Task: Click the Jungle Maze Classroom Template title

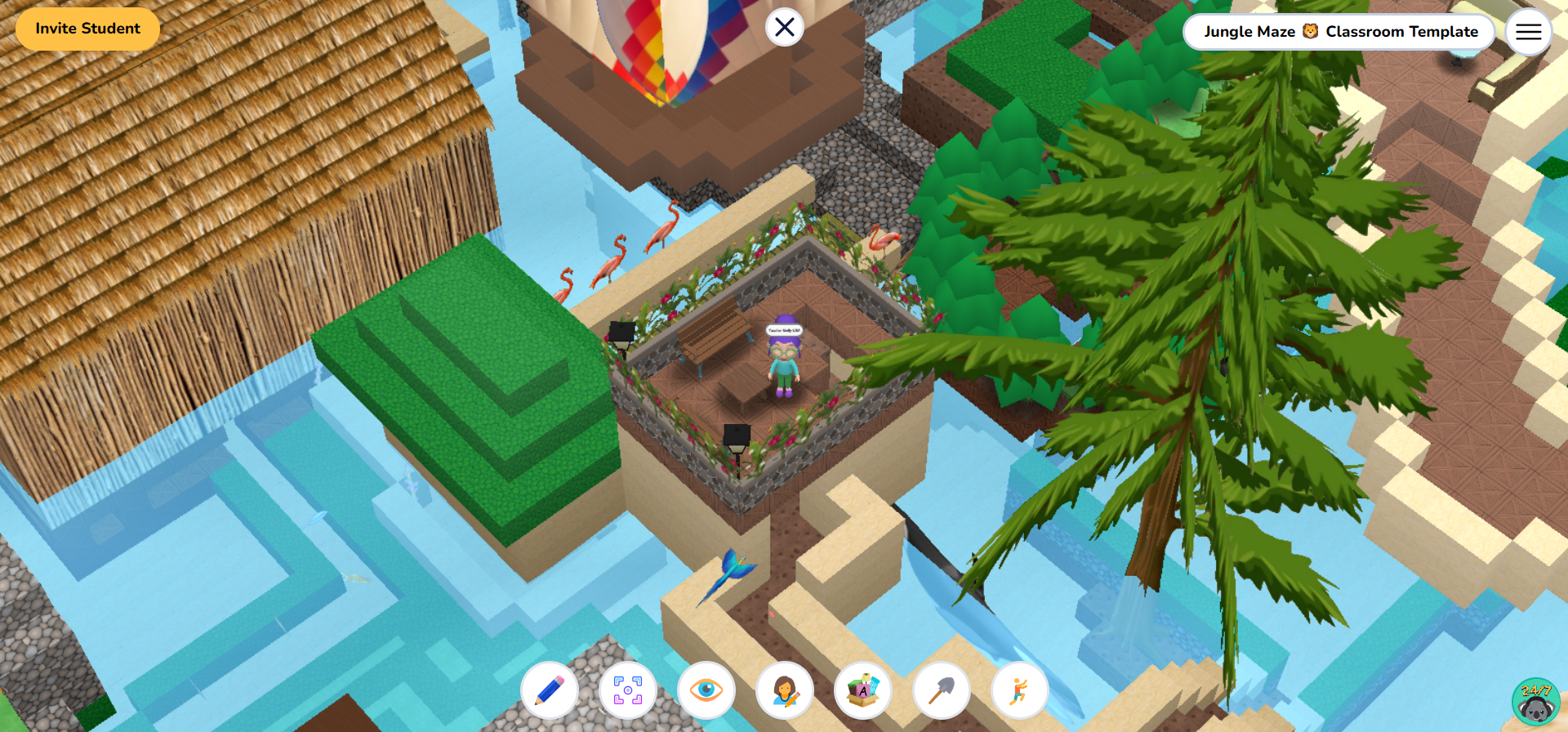Action: [x=1339, y=32]
